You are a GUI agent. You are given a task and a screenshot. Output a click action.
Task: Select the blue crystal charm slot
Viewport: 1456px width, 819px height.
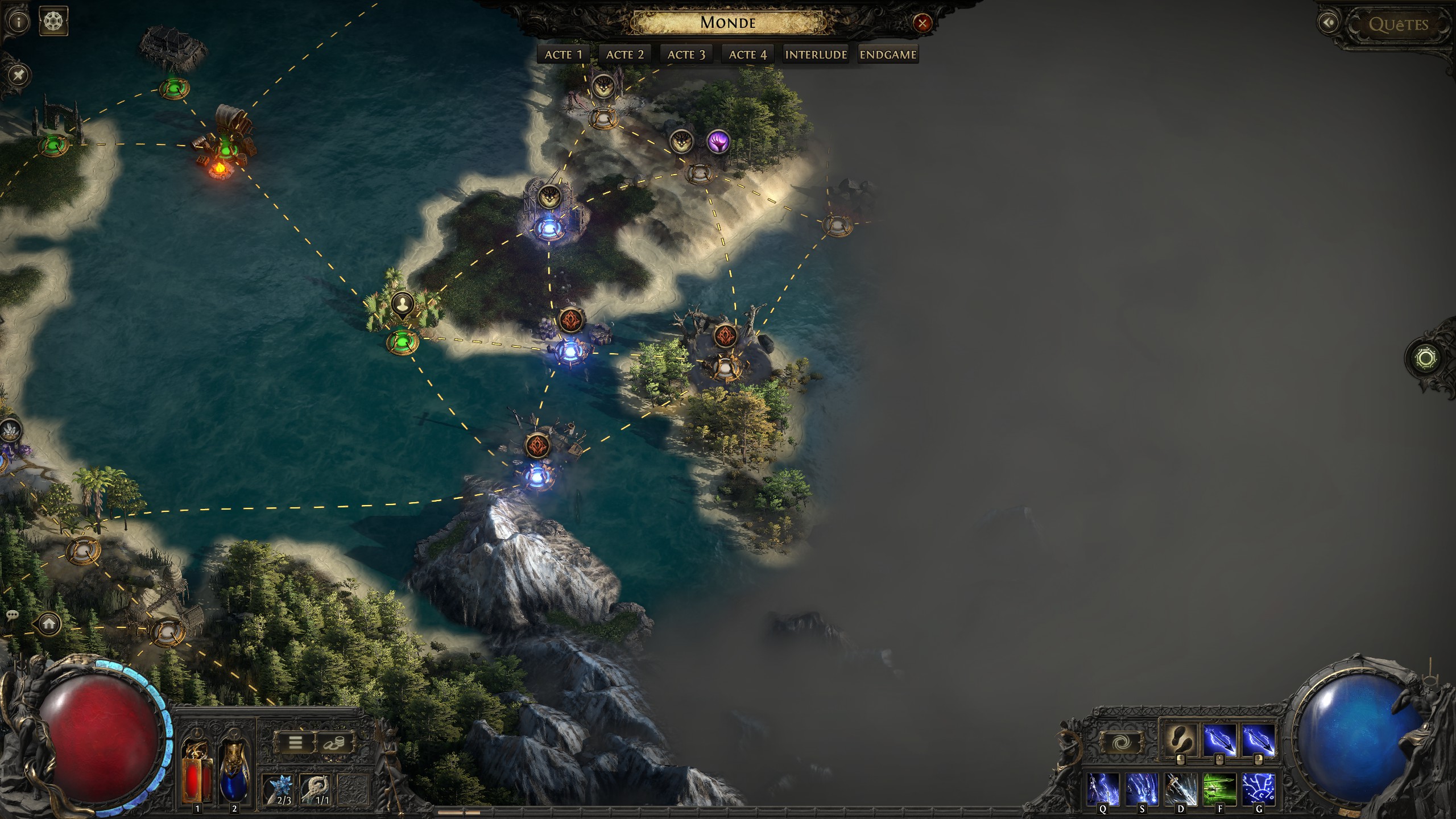[280, 789]
